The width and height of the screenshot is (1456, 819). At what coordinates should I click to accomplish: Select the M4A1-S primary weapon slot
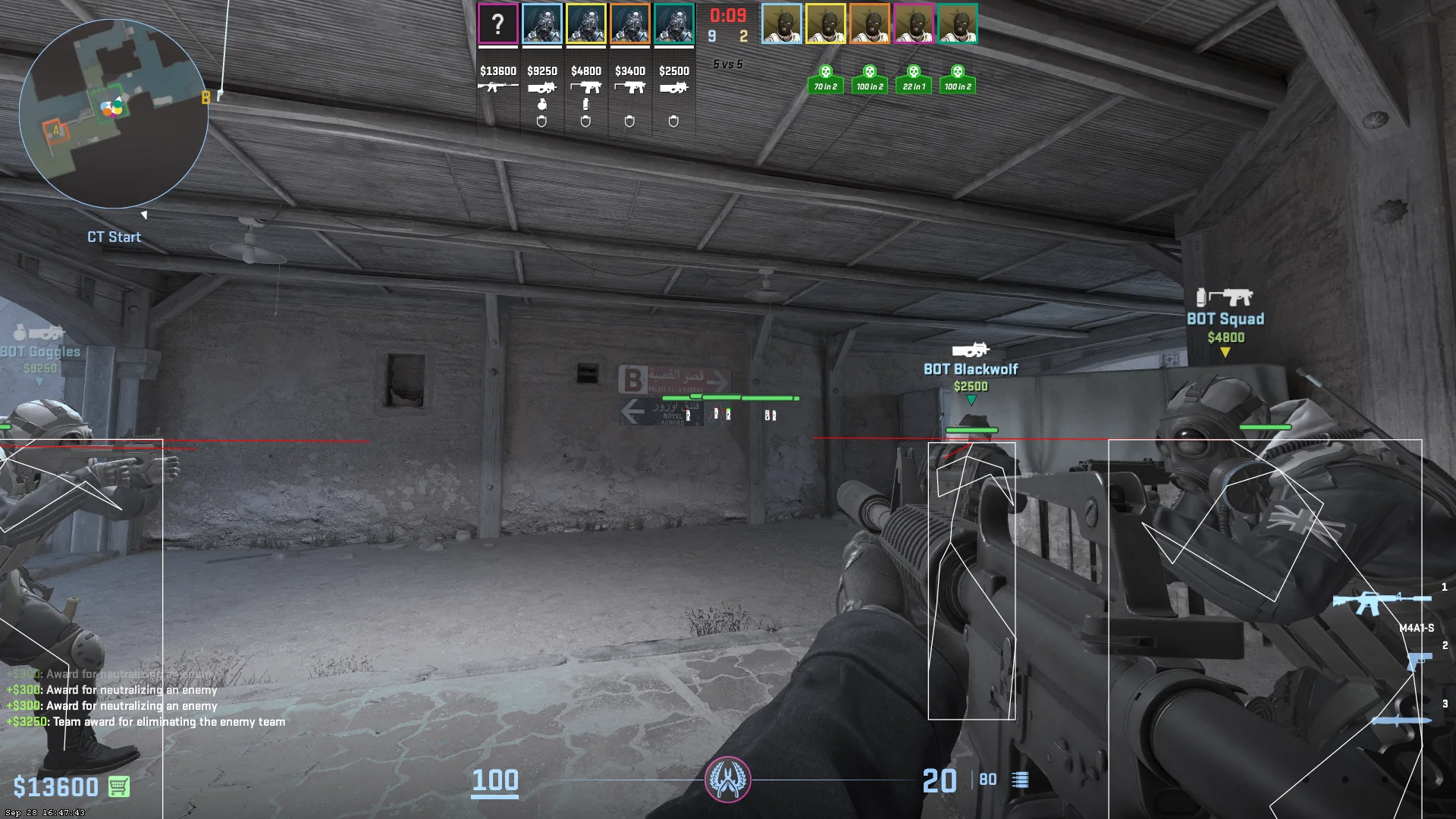[1380, 602]
